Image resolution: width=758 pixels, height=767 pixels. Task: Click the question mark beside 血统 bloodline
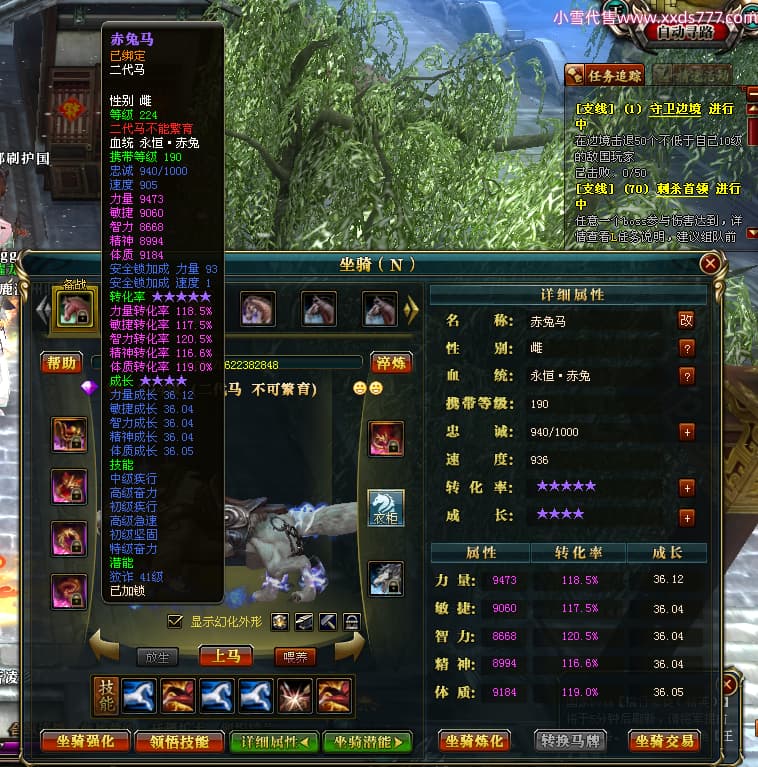click(687, 376)
